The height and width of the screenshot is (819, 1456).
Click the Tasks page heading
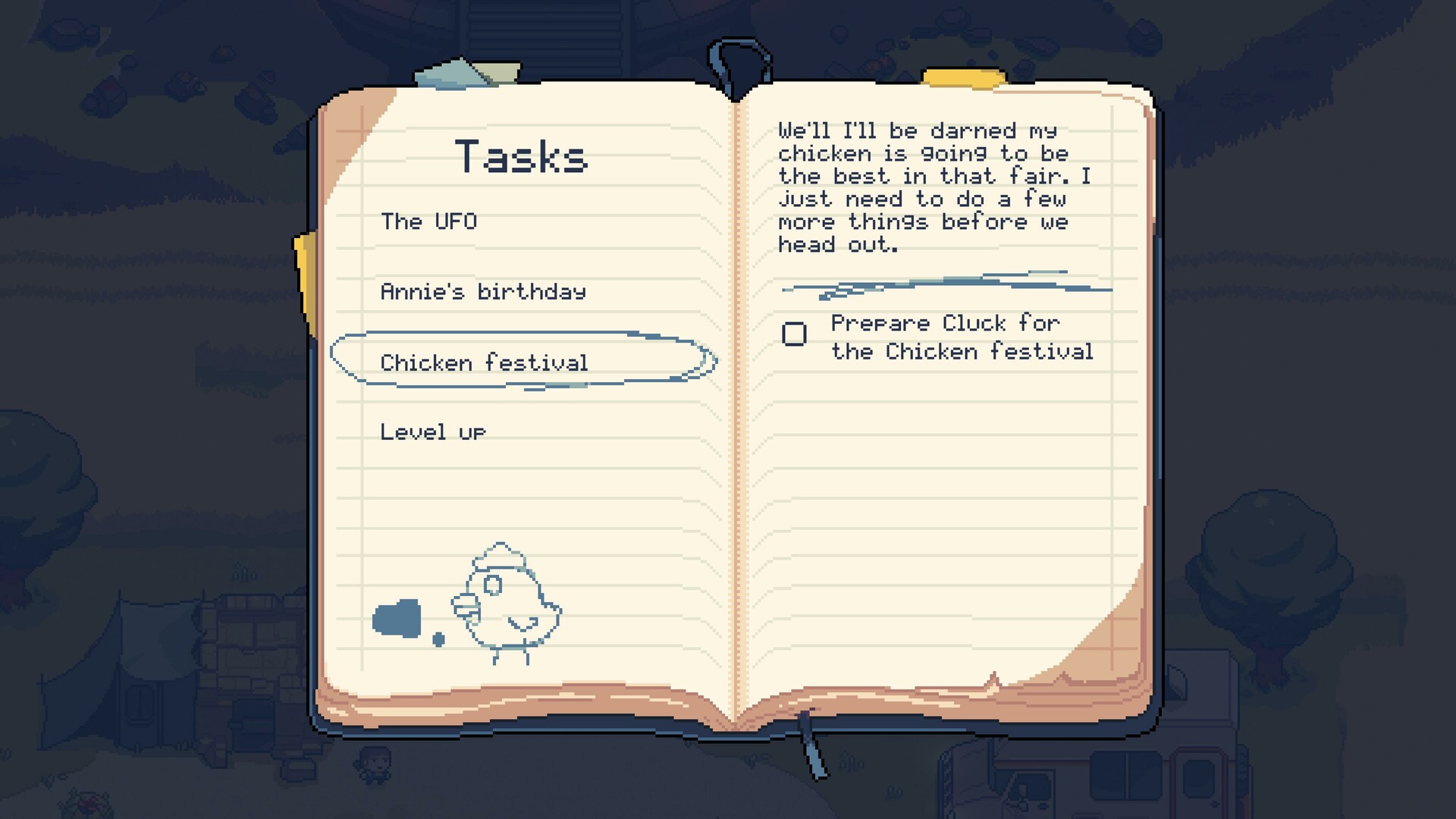coord(523,156)
